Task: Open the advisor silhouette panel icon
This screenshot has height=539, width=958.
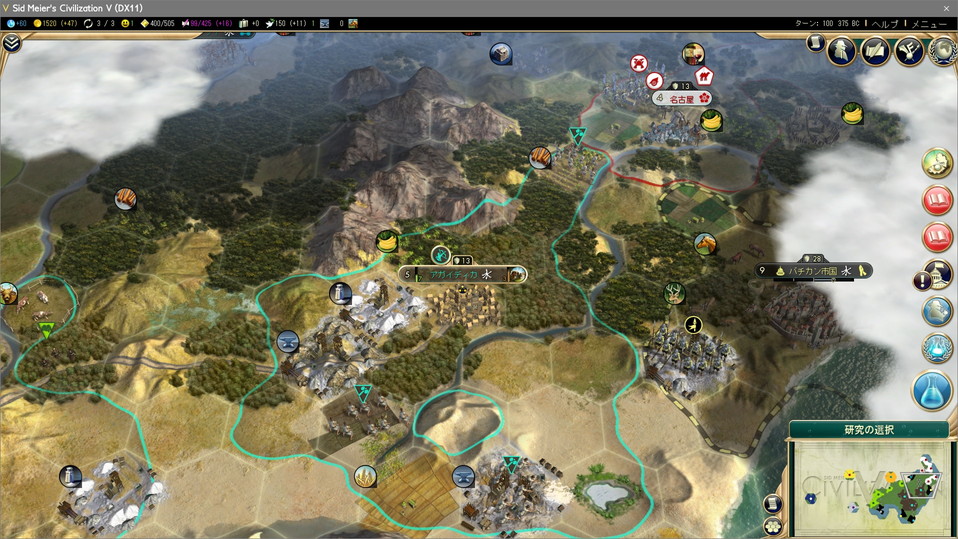Action: click(841, 52)
